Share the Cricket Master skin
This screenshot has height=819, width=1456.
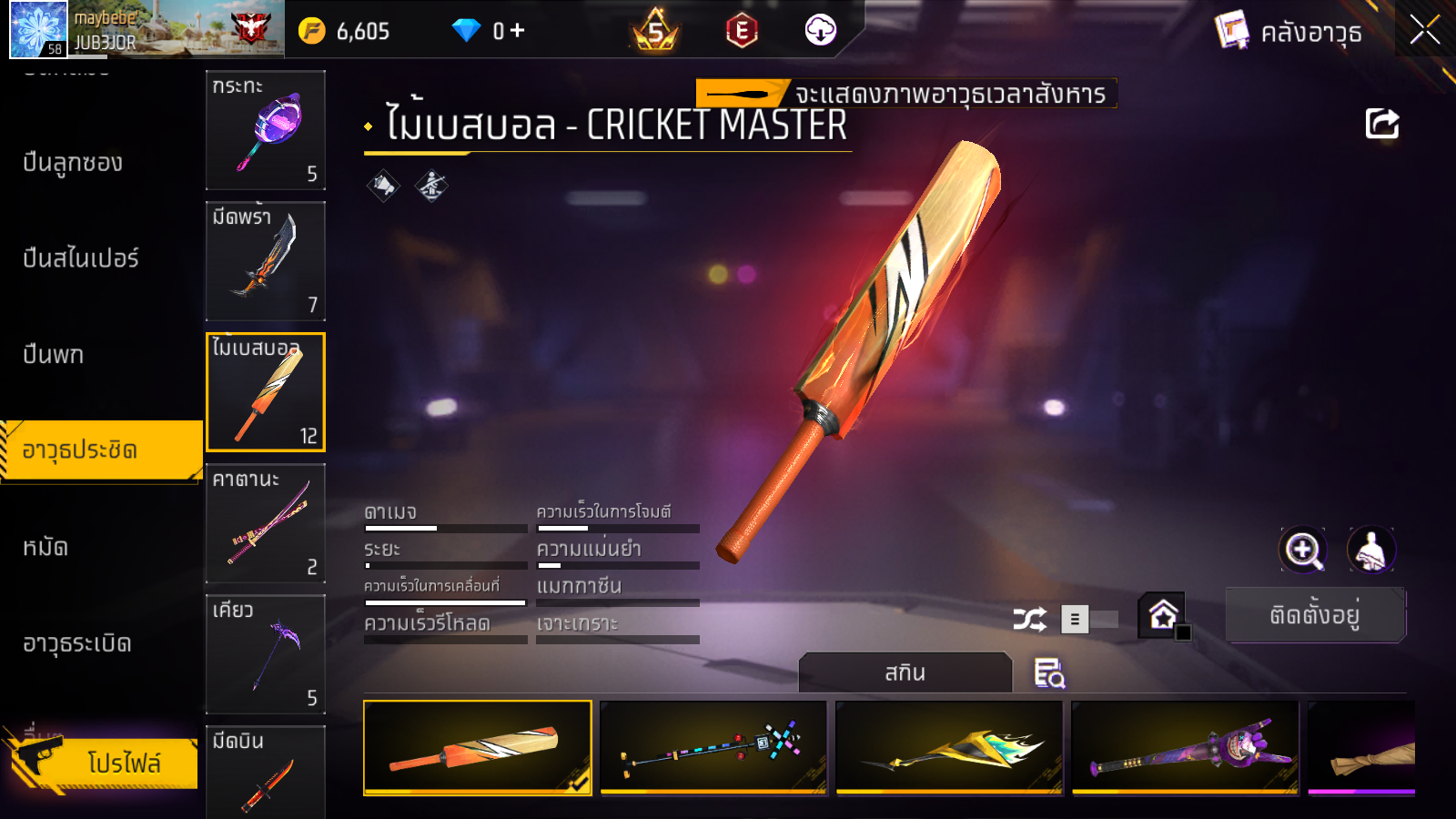1381,124
